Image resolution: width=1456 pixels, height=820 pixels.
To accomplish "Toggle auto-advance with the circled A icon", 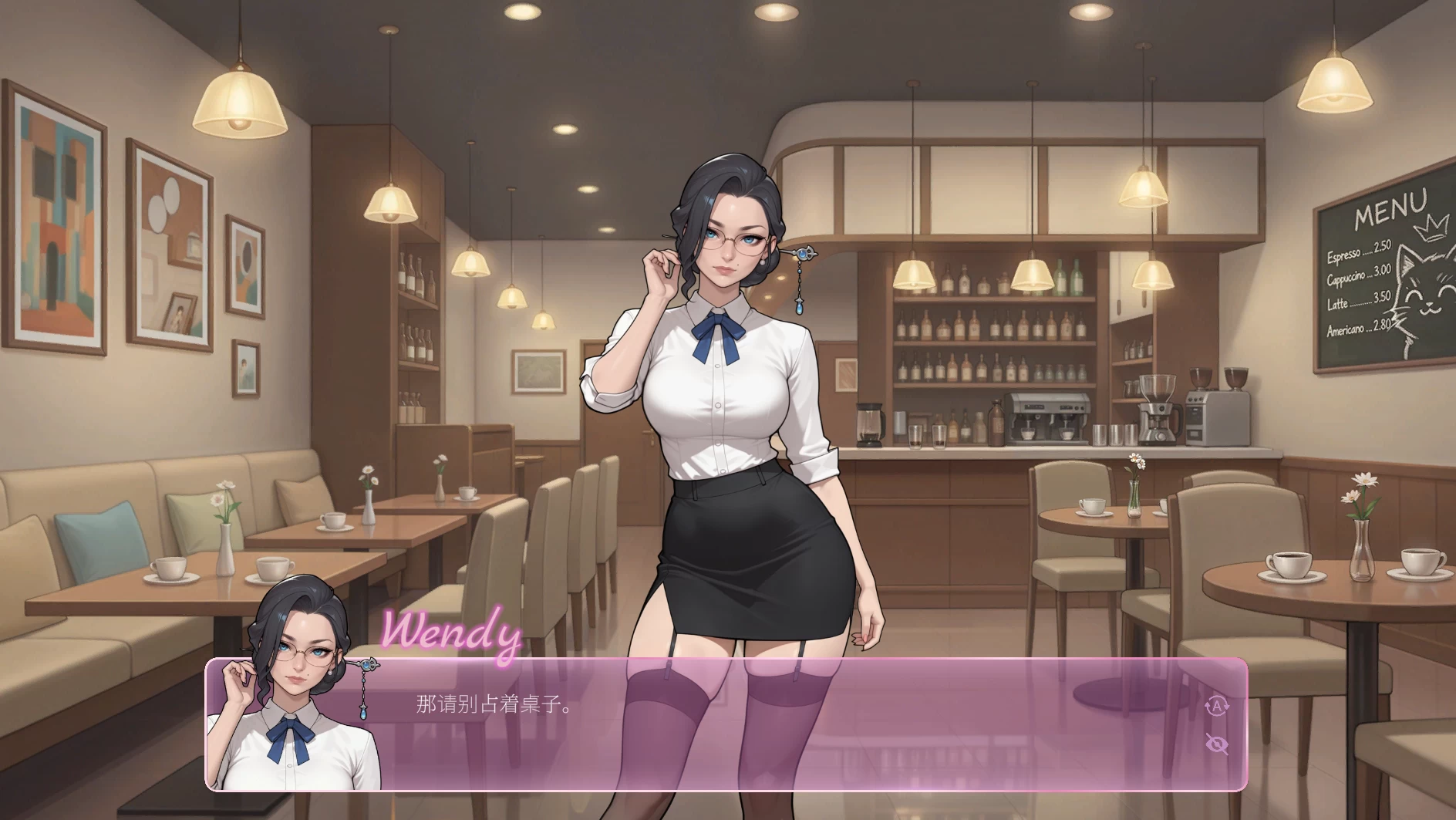I will pyautogui.click(x=1216, y=706).
